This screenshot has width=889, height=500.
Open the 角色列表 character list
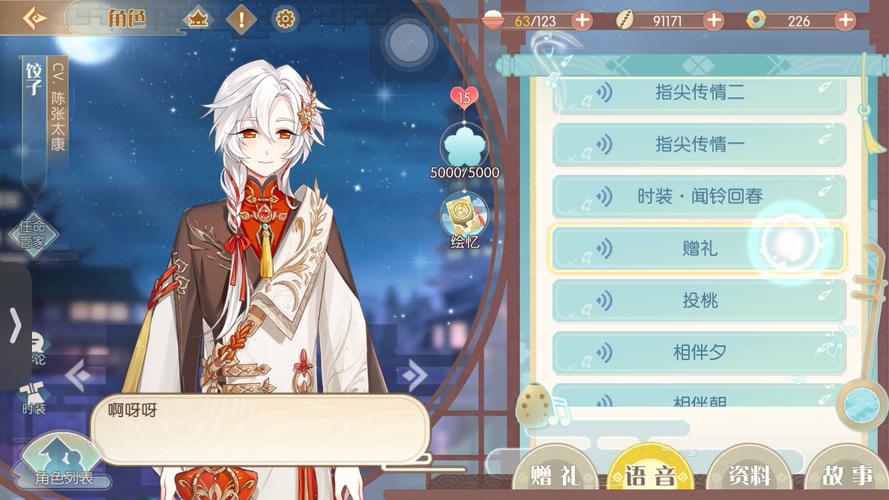click(64, 466)
